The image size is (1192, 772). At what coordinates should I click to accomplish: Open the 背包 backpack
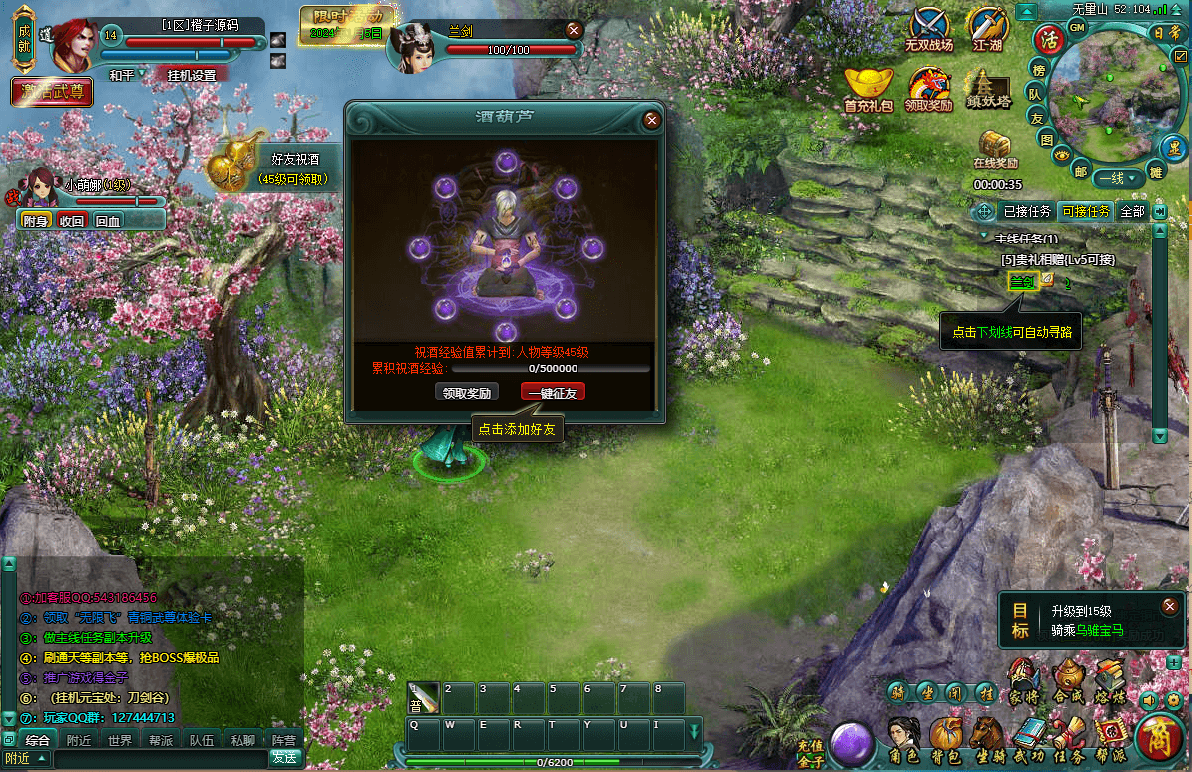coord(945,740)
